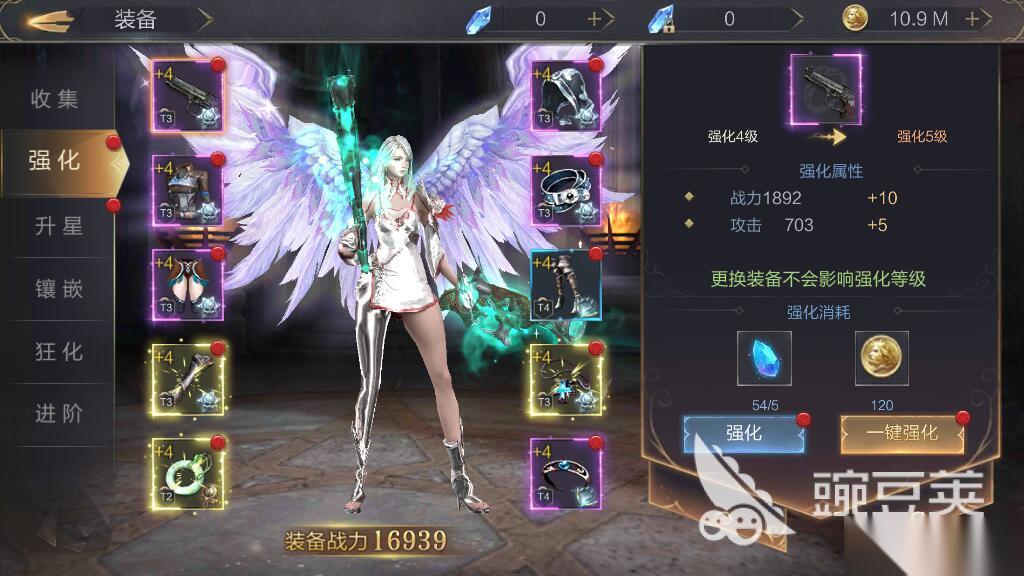Open the 升星 tab
The width and height of the screenshot is (1024, 576).
coord(58,226)
